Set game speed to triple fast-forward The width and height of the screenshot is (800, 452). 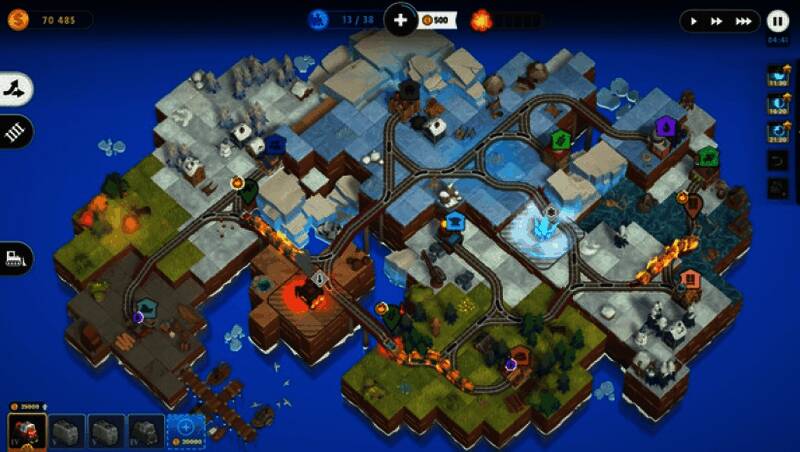[x=742, y=20]
